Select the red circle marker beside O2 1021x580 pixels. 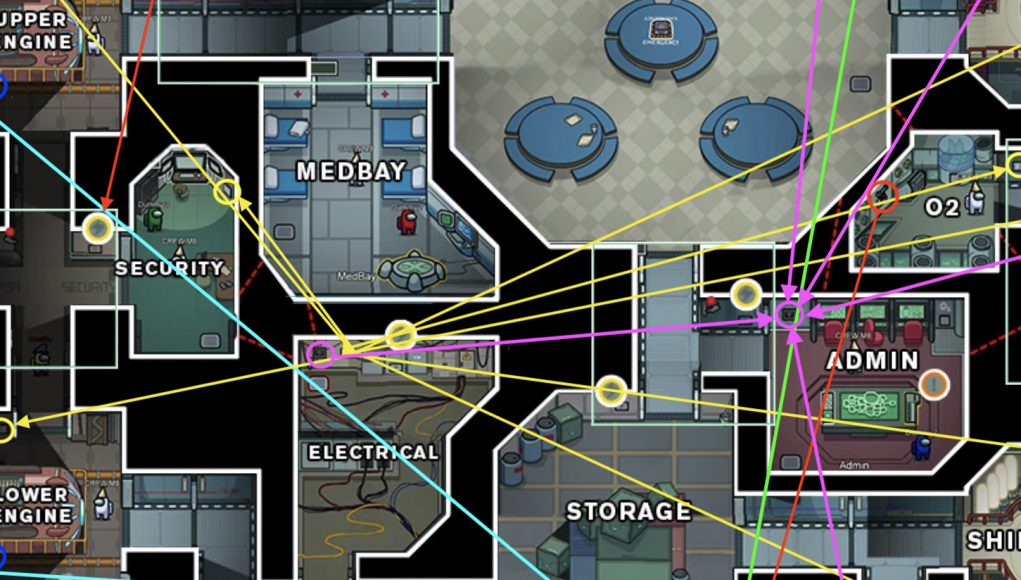pyautogui.click(x=882, y=196)
